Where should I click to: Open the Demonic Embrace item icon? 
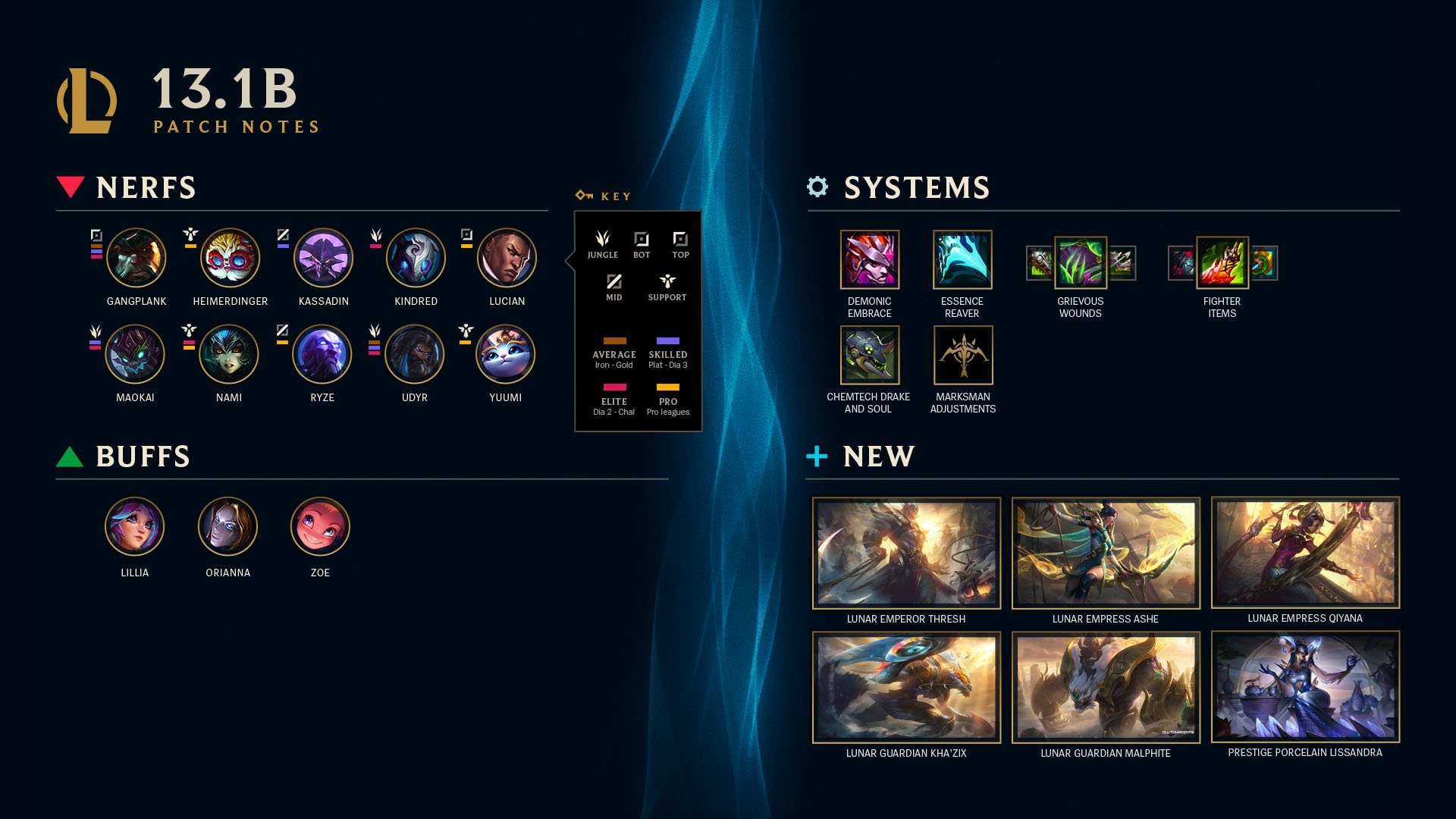(x=869, y=259)
